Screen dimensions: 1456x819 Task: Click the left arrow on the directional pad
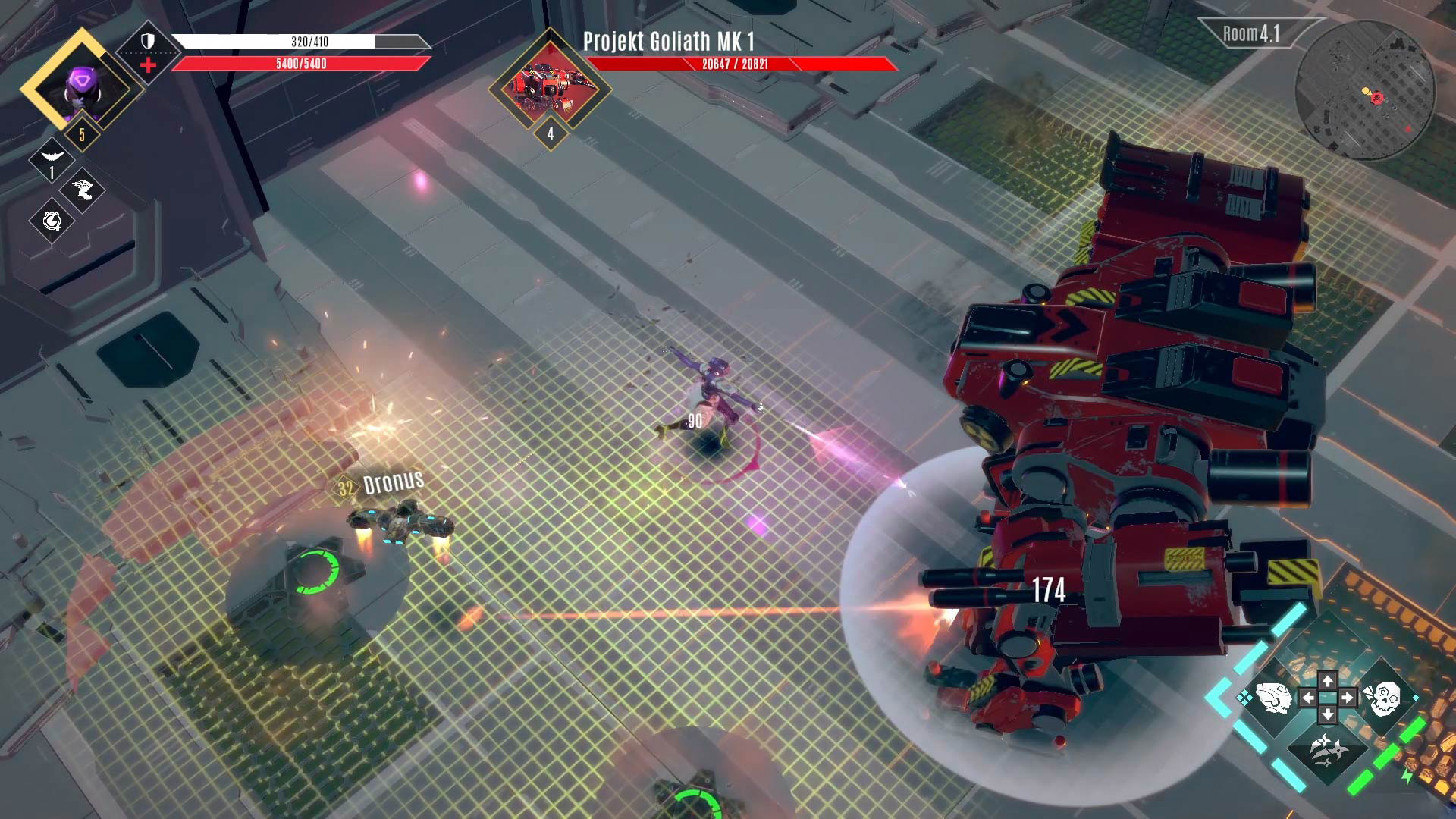[1309, 698]
